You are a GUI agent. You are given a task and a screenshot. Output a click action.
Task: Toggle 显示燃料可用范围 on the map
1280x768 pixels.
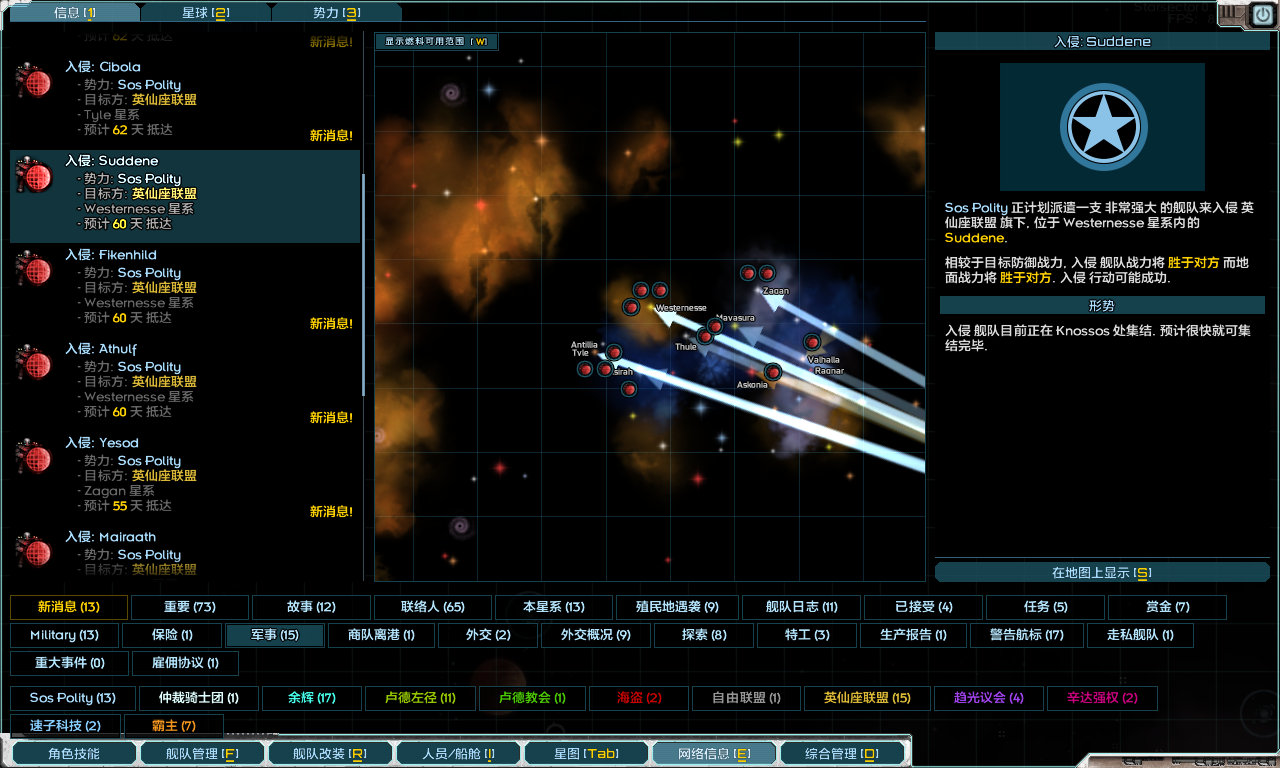[x=436, y=43]
